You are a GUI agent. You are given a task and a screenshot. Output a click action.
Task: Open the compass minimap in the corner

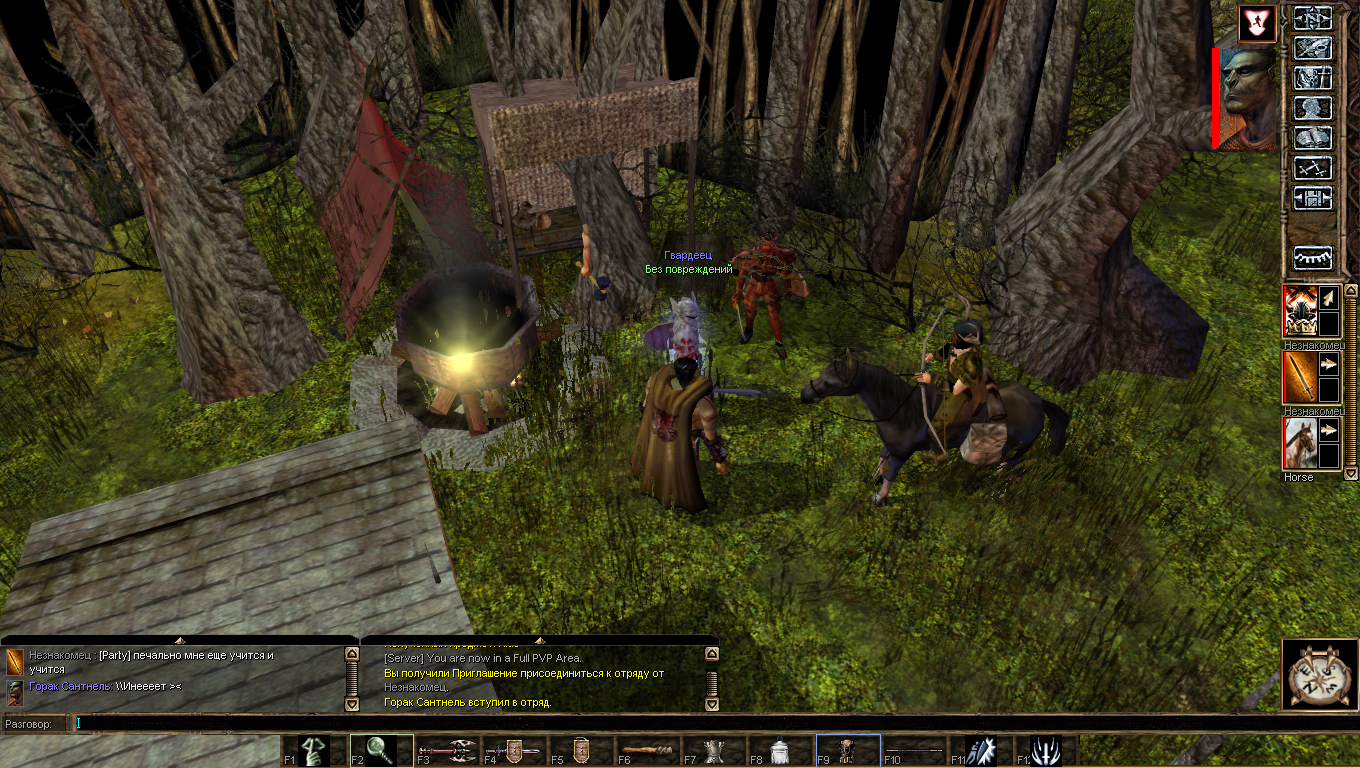1319,677
